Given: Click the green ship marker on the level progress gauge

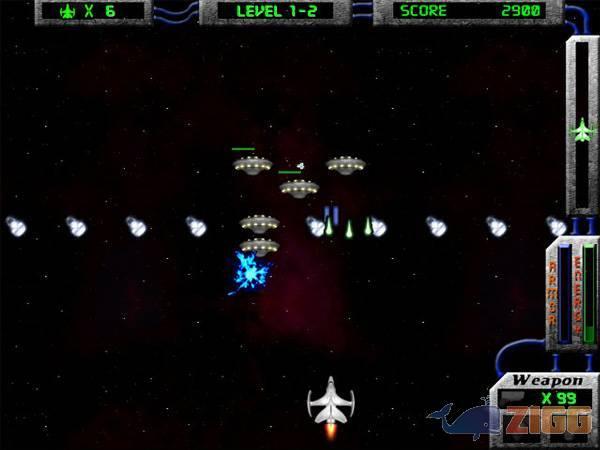Looking at the screenshot, I should (x=582, y=129).
